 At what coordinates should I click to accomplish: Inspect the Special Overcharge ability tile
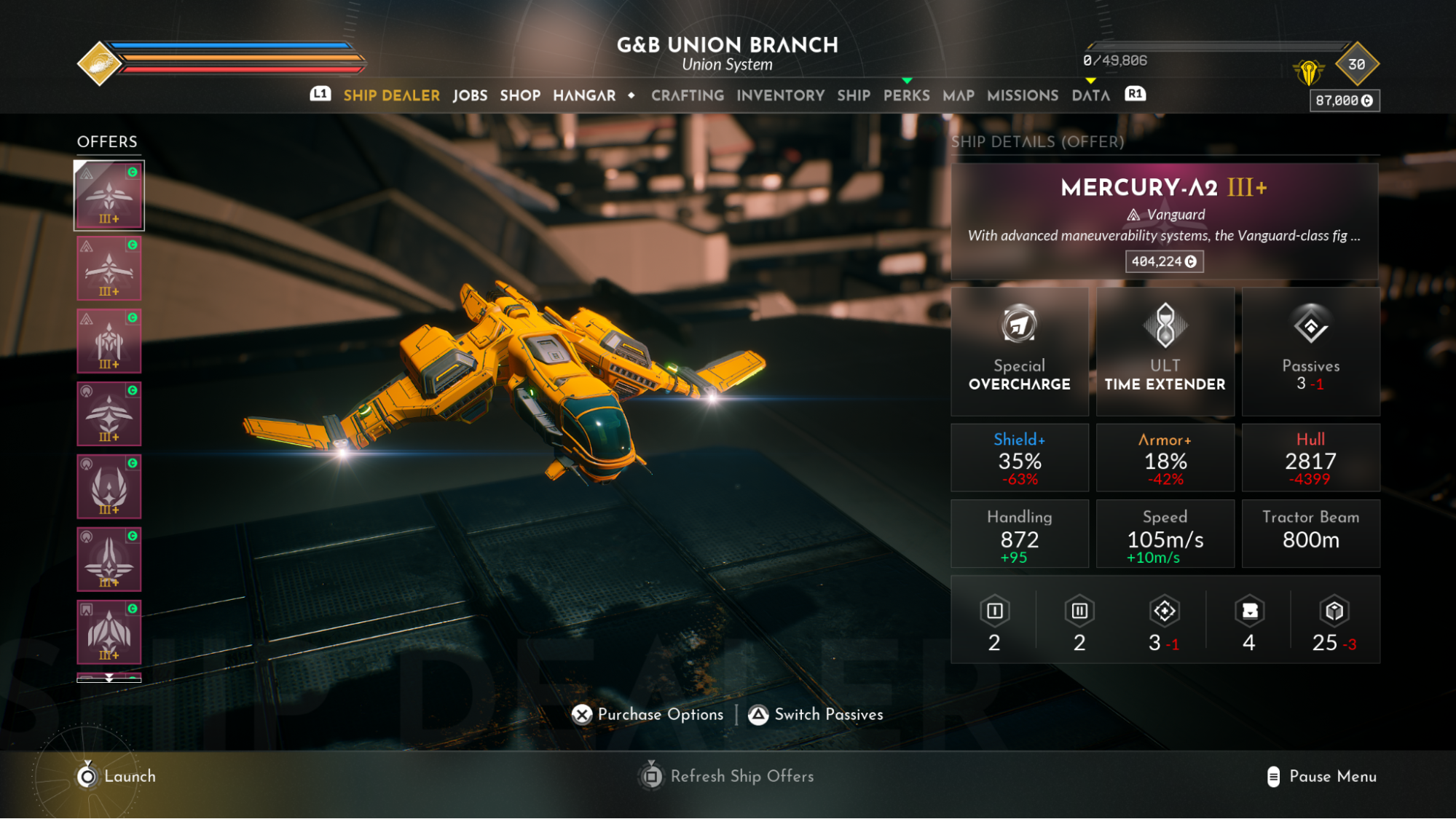[1019, 352]
